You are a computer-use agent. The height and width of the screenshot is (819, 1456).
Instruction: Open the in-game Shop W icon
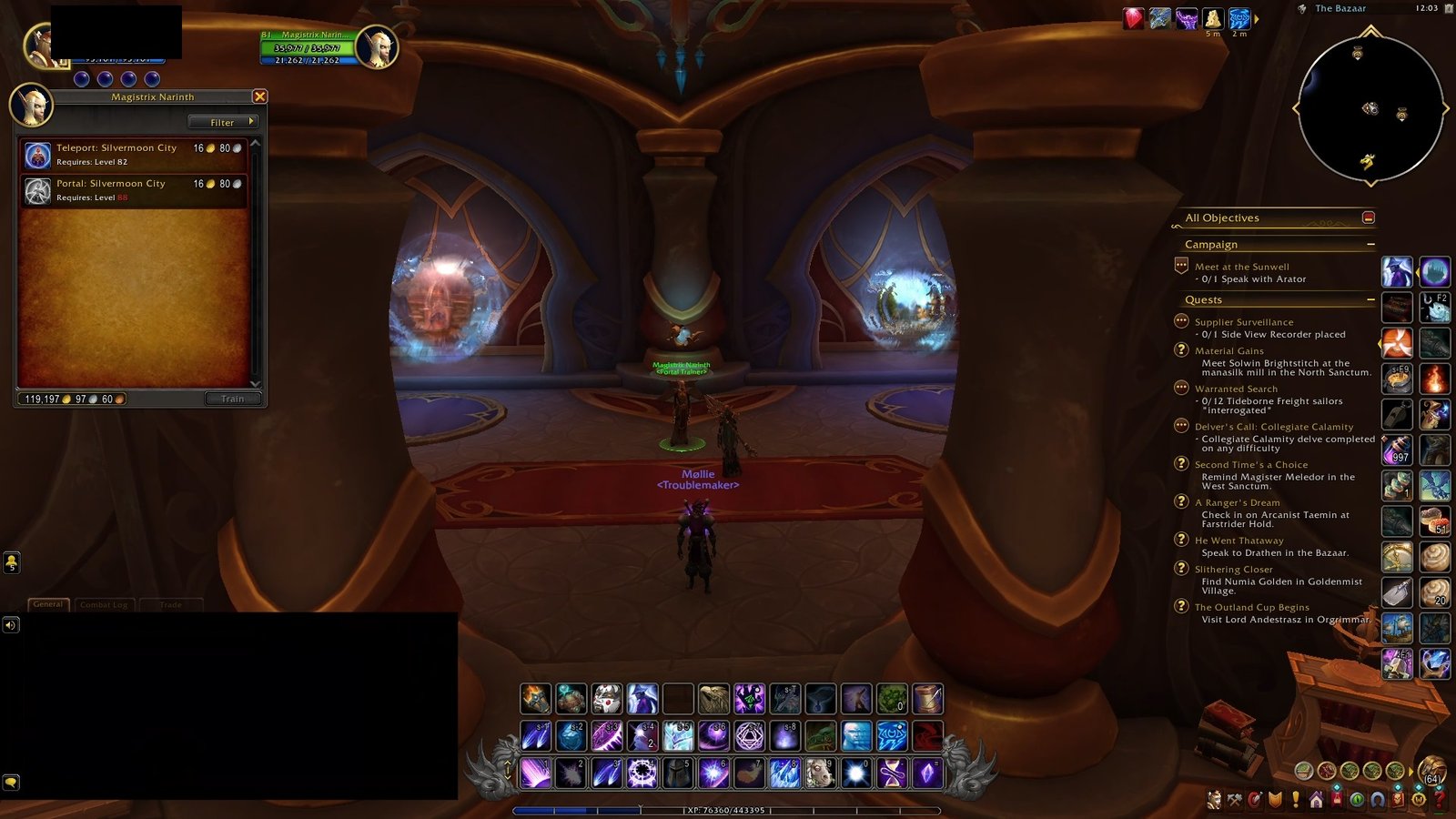point(1419,801)
